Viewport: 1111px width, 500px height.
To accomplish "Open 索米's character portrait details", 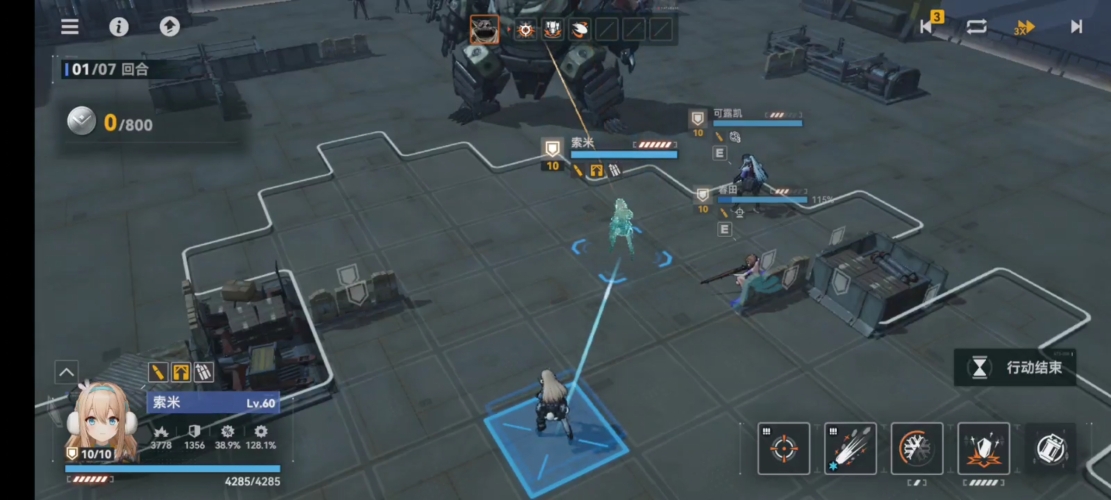I will (x=99, y=418).
